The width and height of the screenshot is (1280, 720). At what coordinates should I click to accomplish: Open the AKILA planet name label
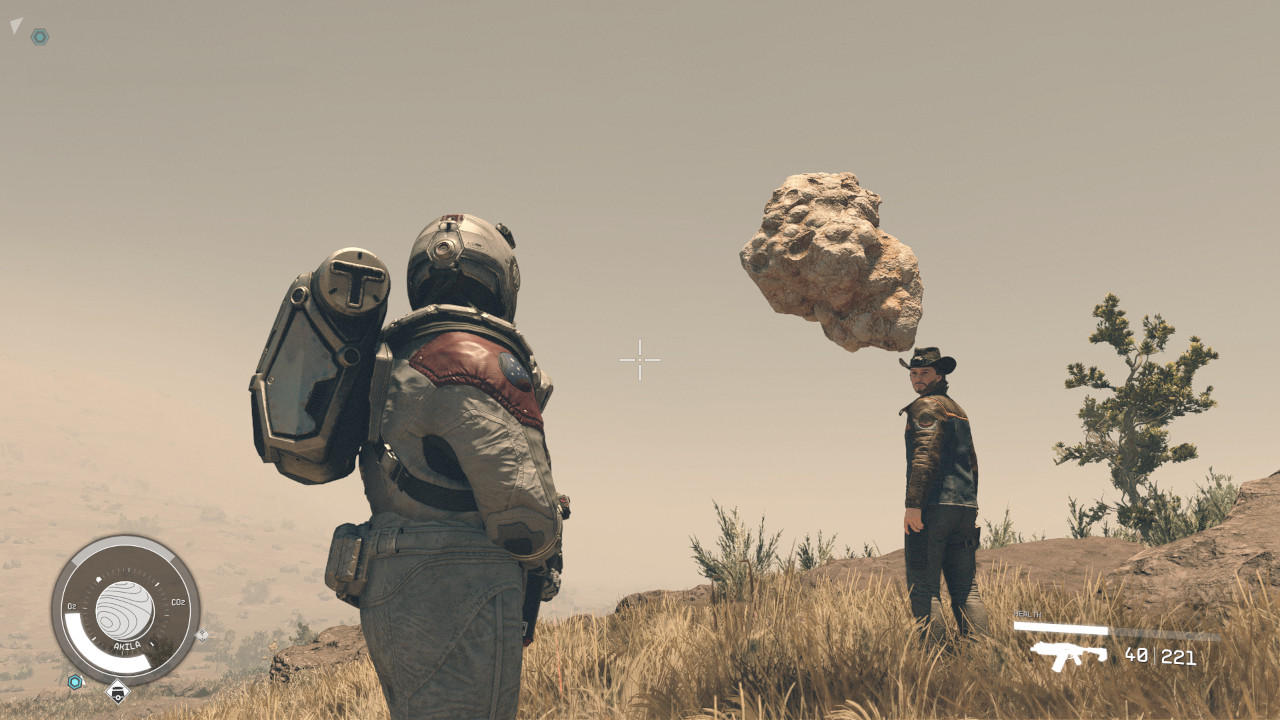tap(126, 645)
